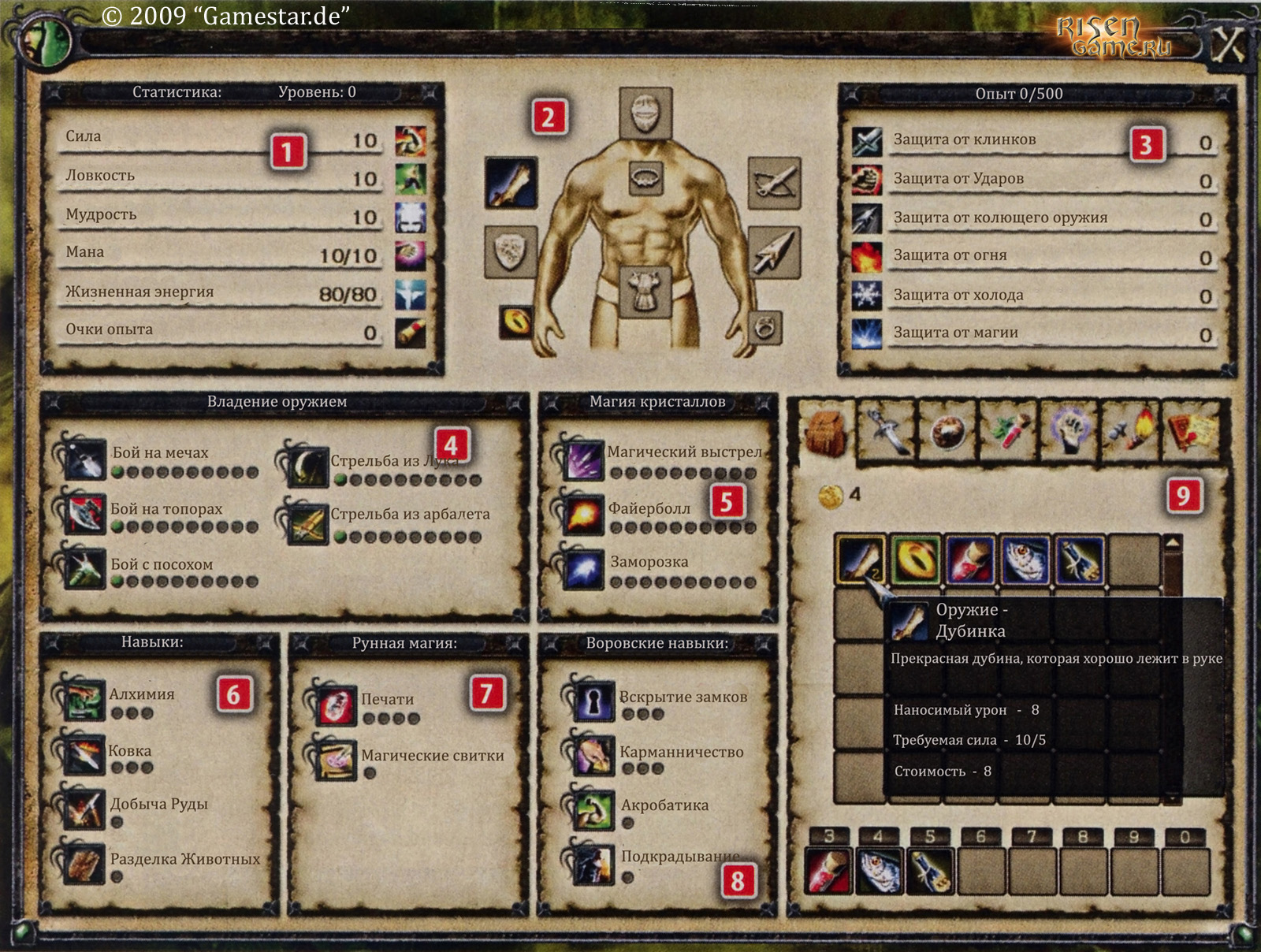Open the backpack inventory tab
The image size is (1261, 952).
point(825,431)
